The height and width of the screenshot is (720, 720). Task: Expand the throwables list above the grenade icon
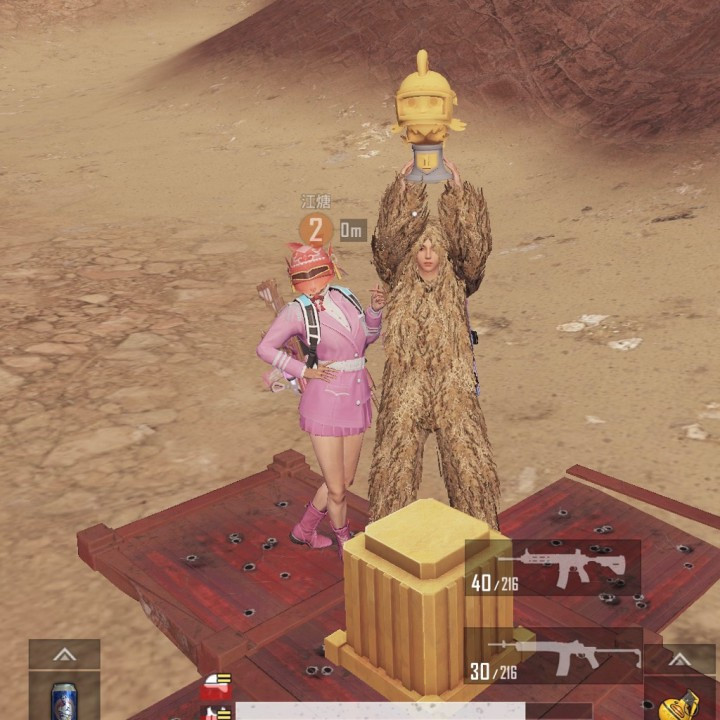tap(679, 659)
